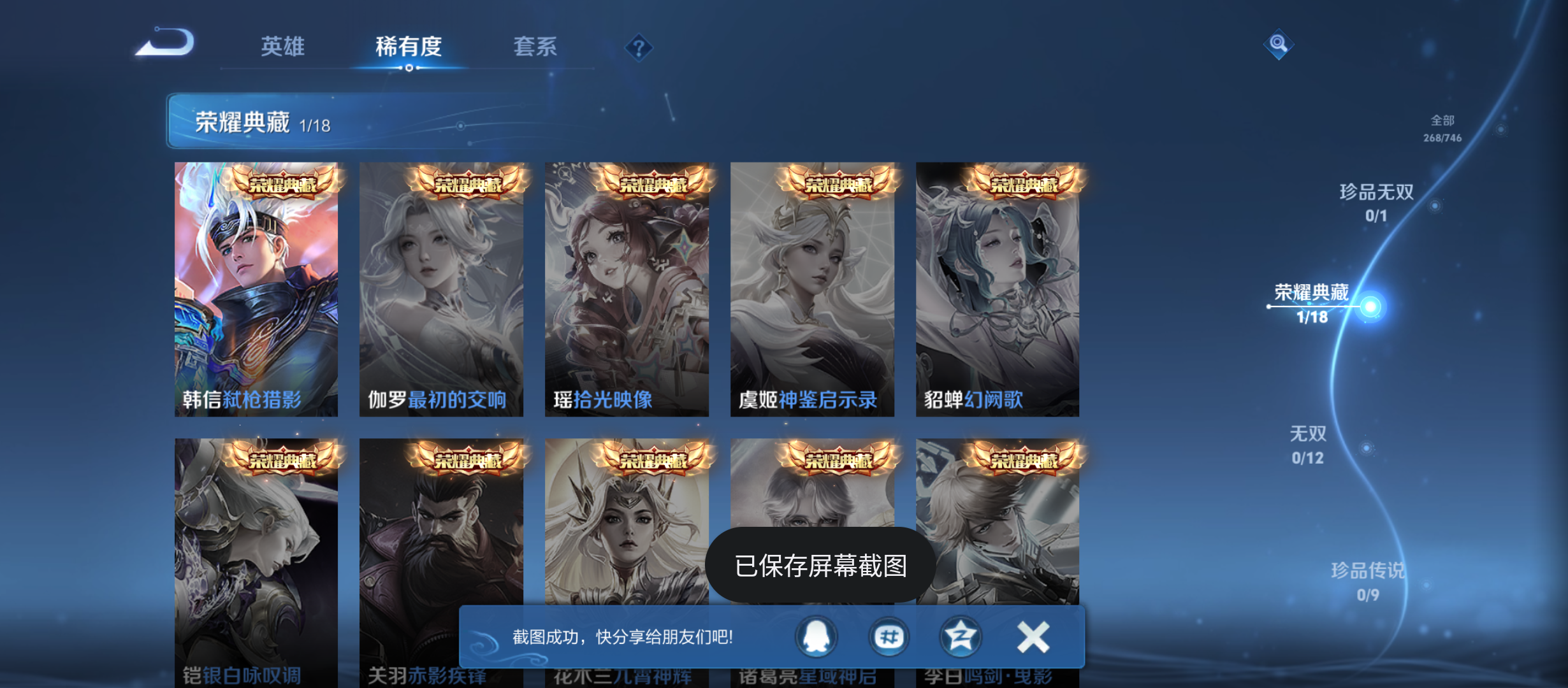The width and height of the screenshot is (1568, 688).
Task: Switch to the 英雄 tab
Action: (282, 47)
